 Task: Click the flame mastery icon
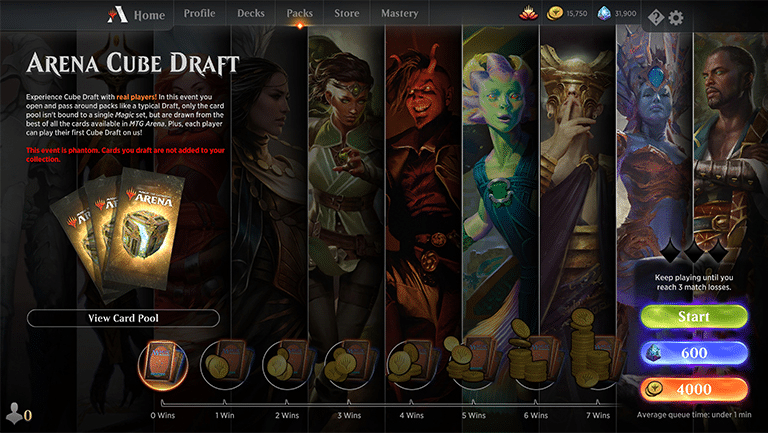(x=529, y=15)
